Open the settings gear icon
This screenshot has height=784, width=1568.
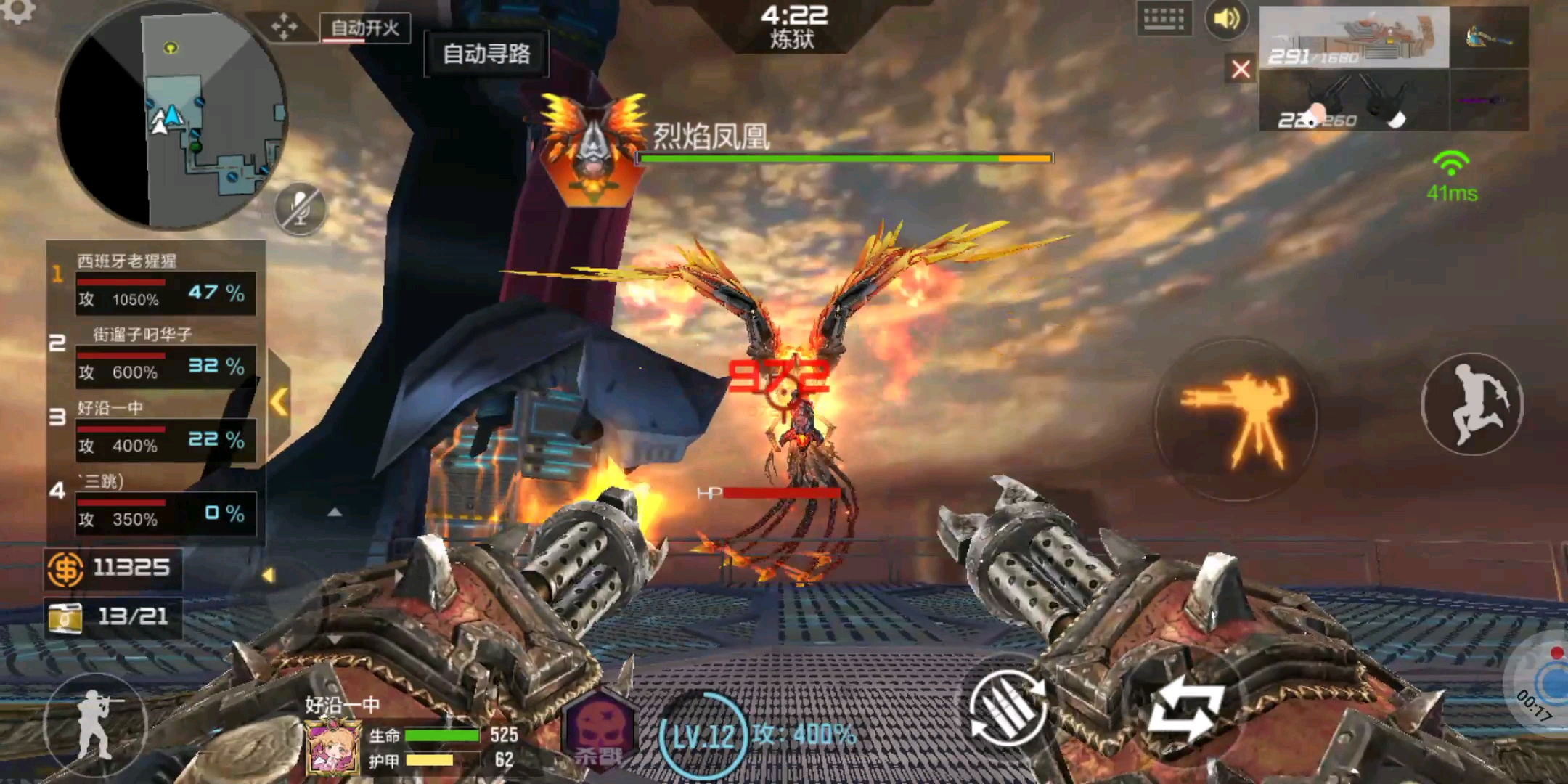point(17,10)
